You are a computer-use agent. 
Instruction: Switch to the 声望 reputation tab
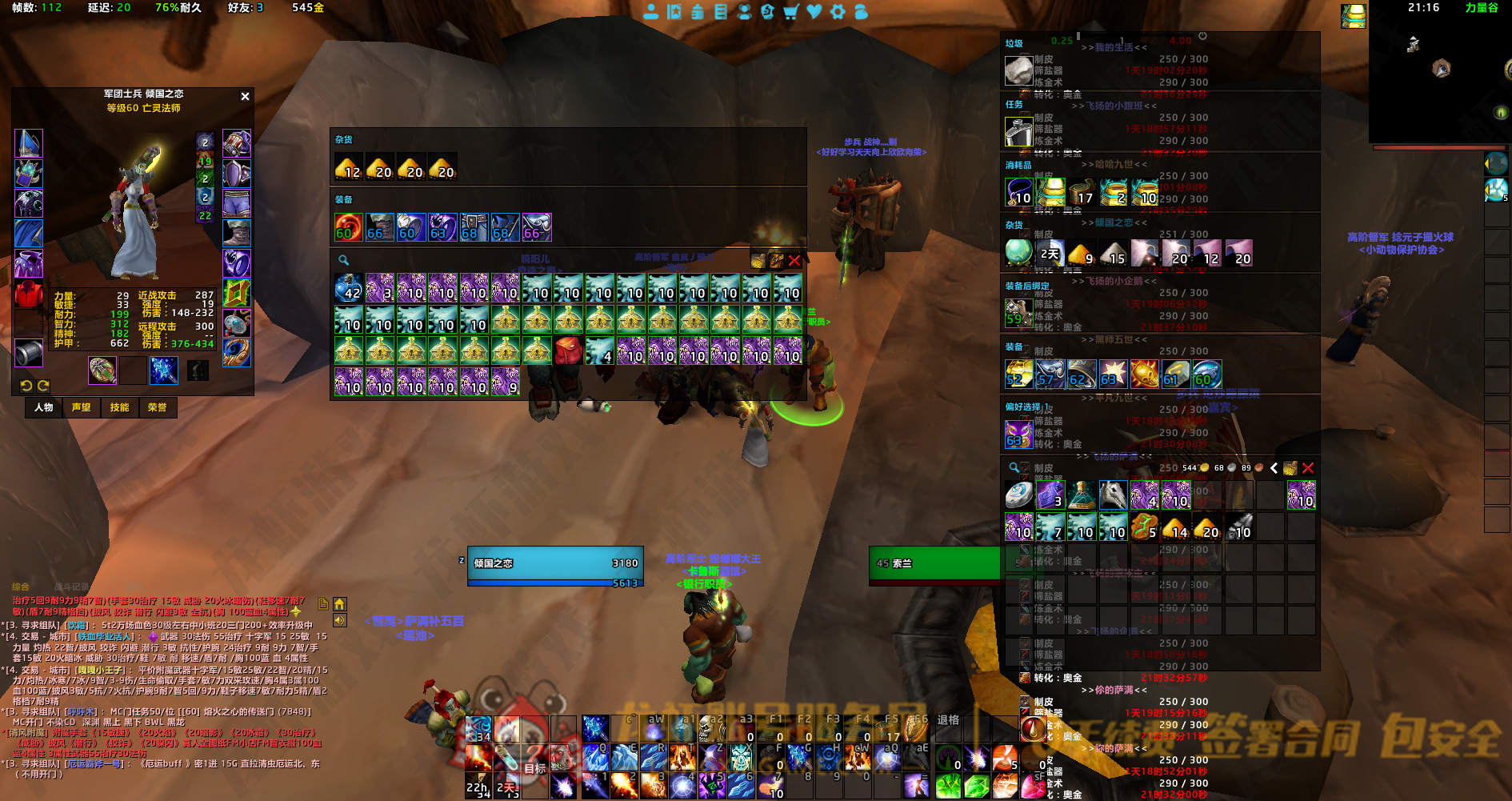coord(82,407)
